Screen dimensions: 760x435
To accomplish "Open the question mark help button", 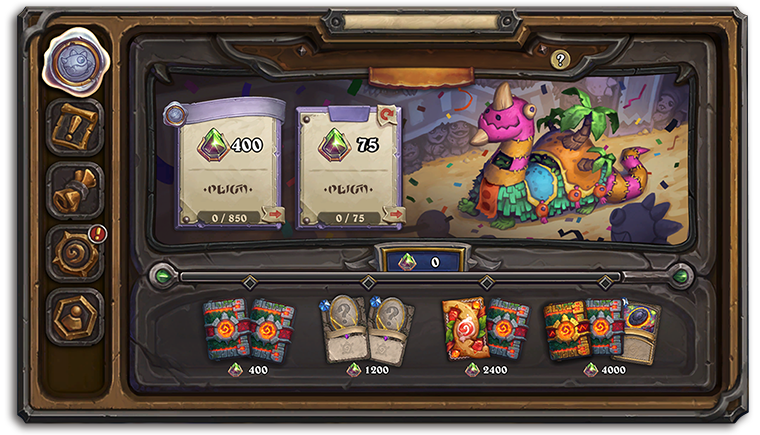I will coord(560,60).
